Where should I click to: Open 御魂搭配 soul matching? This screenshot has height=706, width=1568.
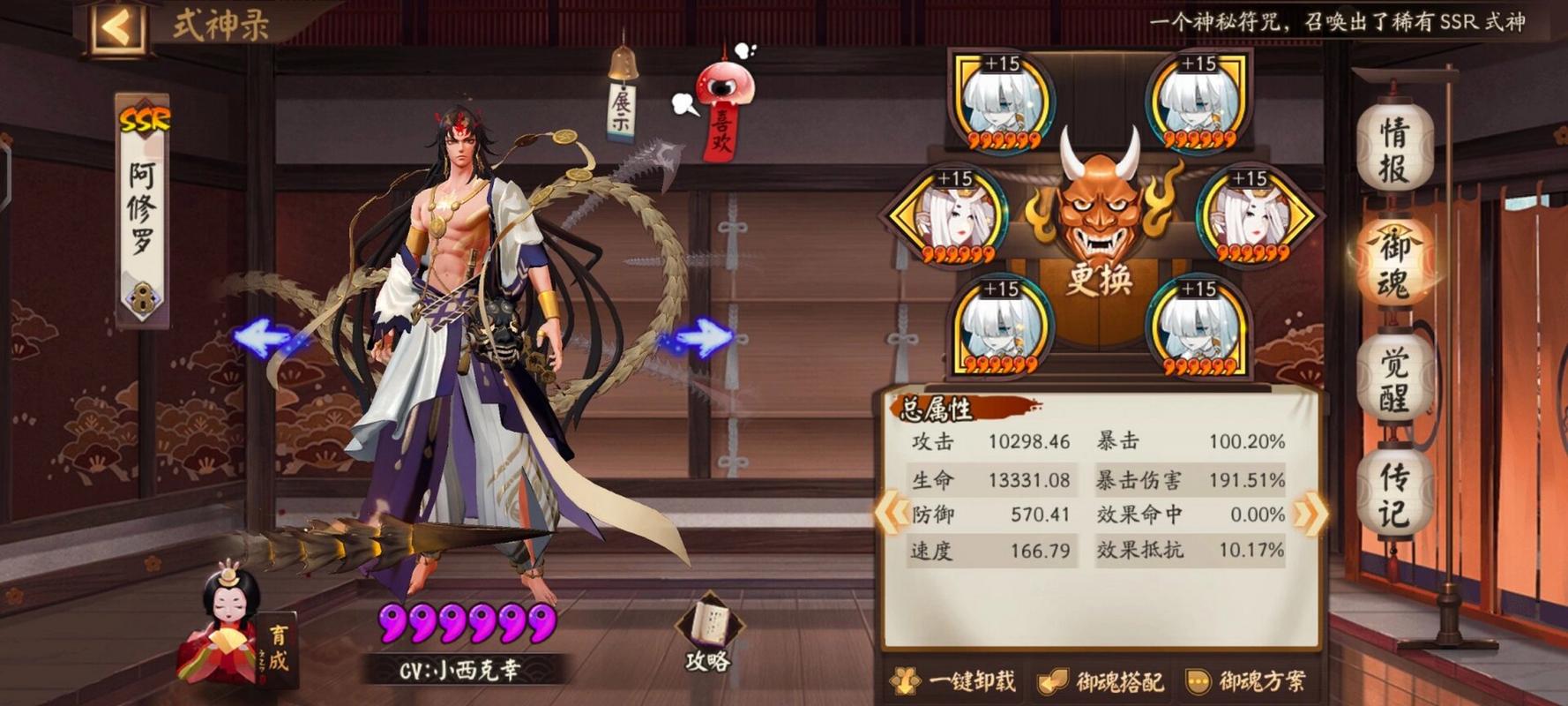point(1101,680)
